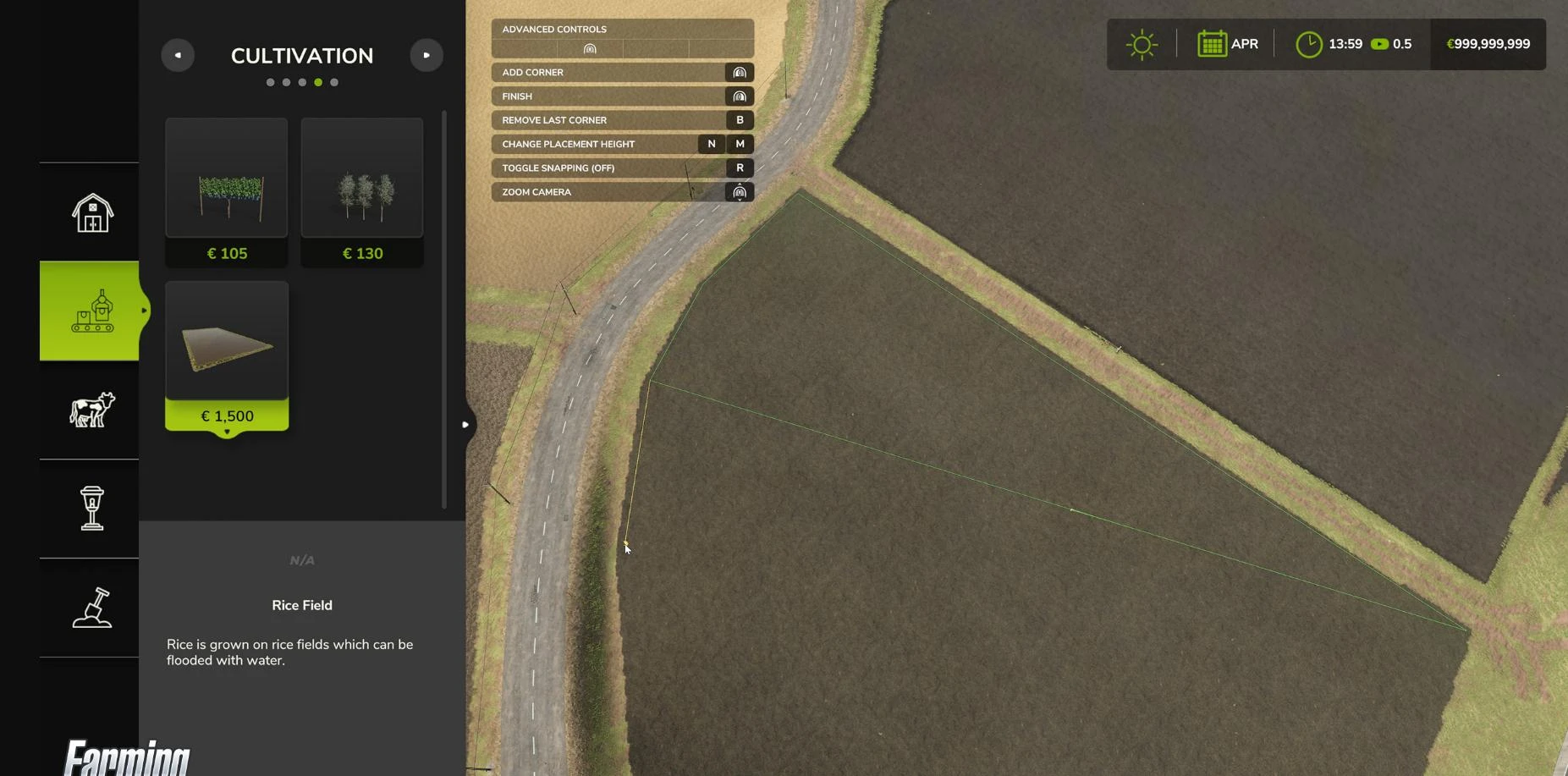Viewport: 1568px width, 776px height.
Task: Toggle snapping on with the Toggle Snapping control
Action: point(738,168)
